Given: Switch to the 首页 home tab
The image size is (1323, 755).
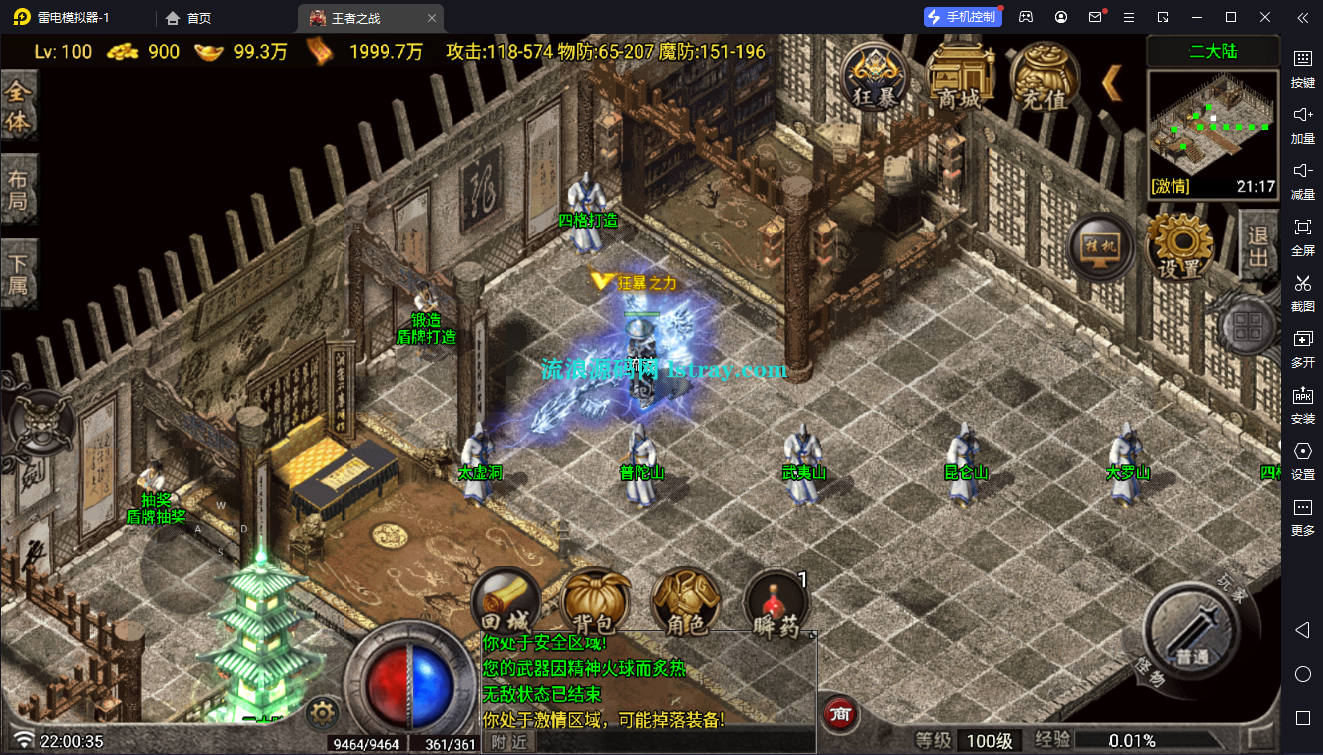Looking at the screenshot, I should pyautogui.click(x=189, y=17).
